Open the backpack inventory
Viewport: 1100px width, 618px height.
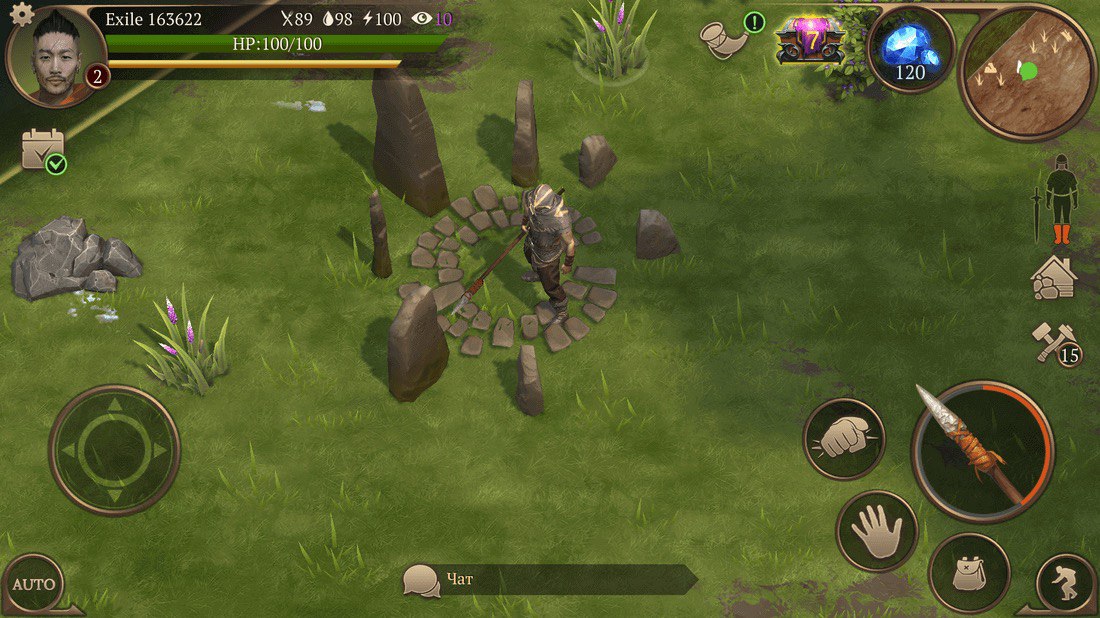[x=968, y=573]
